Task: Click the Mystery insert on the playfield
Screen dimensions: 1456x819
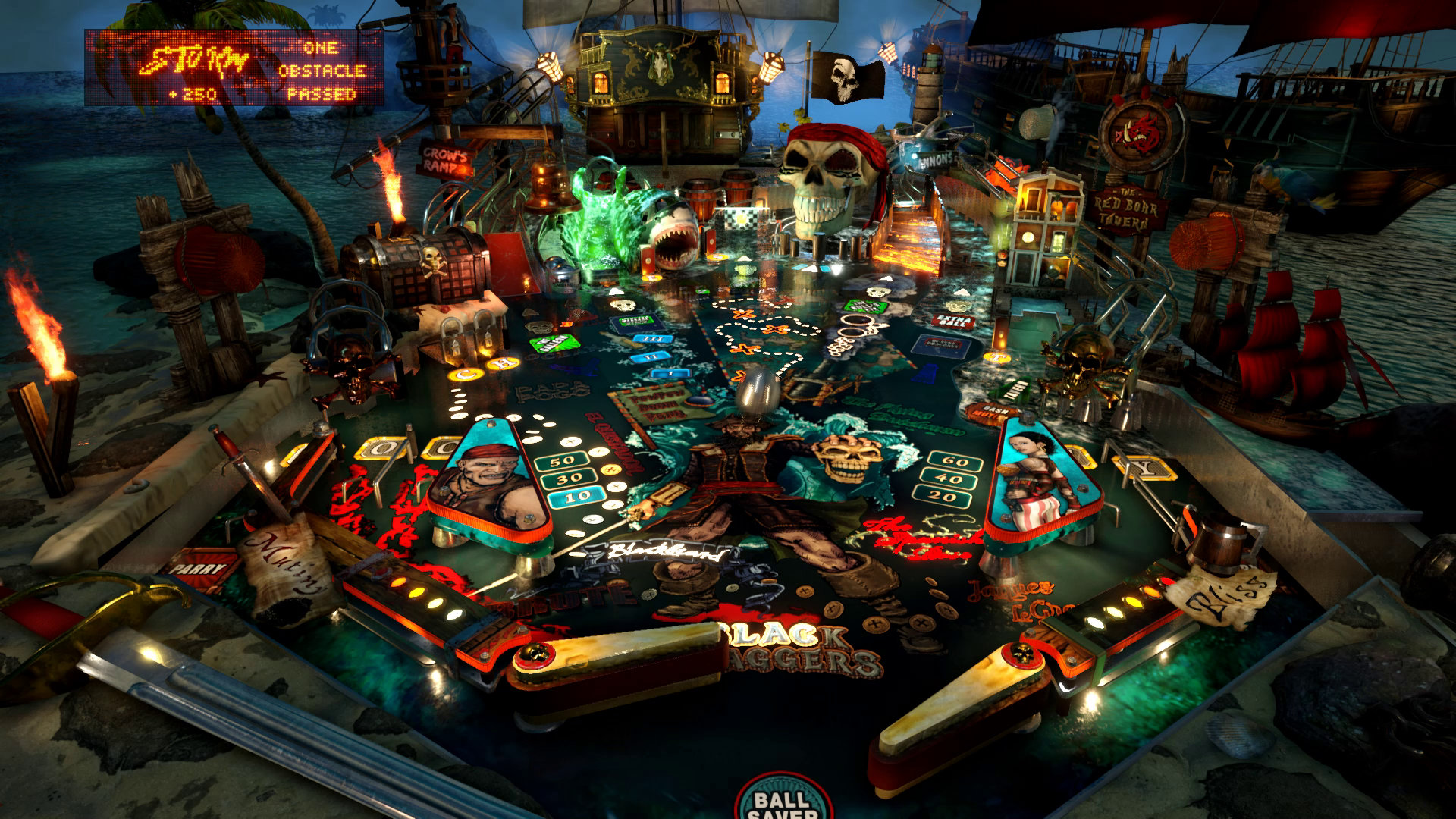Action: [x=635, y=320]
